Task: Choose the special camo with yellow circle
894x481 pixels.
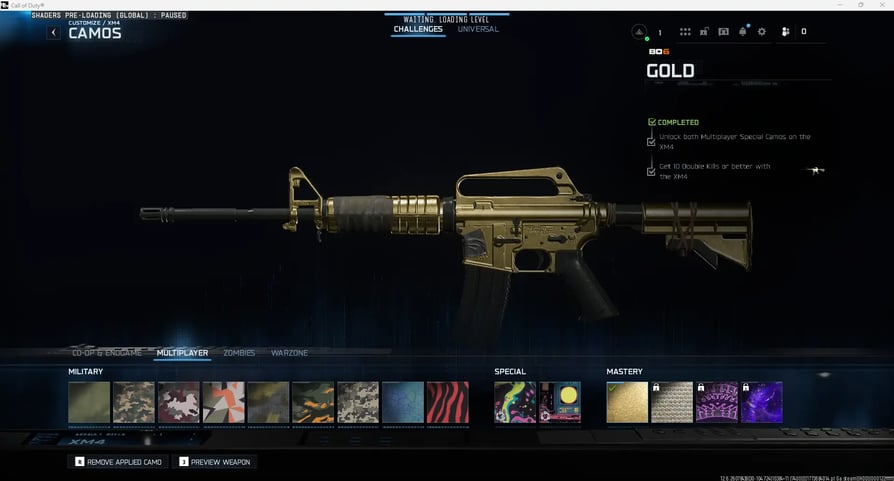Action: point(560,402)
